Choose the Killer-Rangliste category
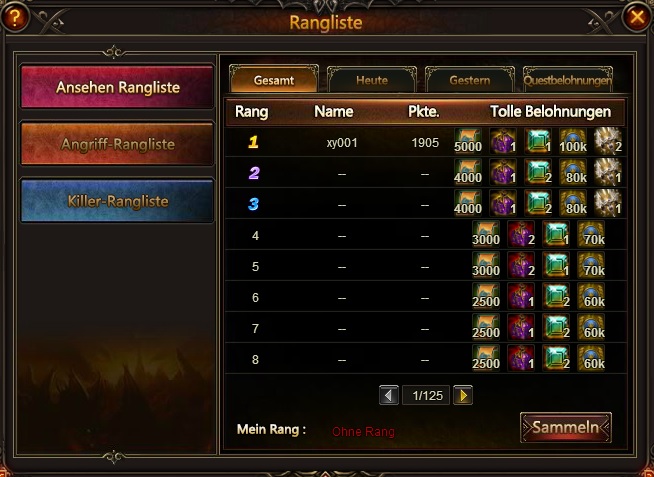 click(x=117, y=201)
